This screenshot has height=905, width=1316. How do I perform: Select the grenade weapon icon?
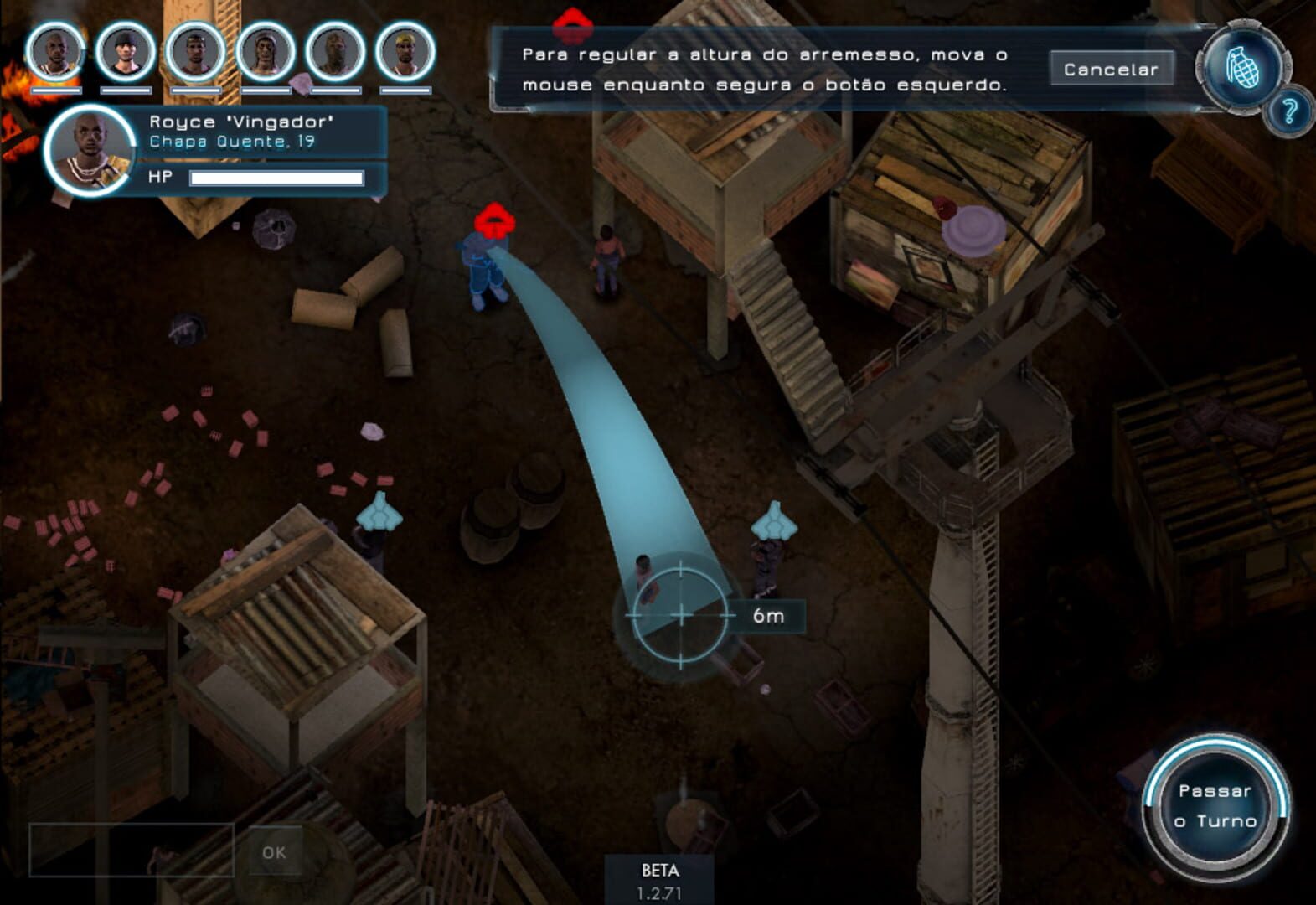(x=1242, y=65)
